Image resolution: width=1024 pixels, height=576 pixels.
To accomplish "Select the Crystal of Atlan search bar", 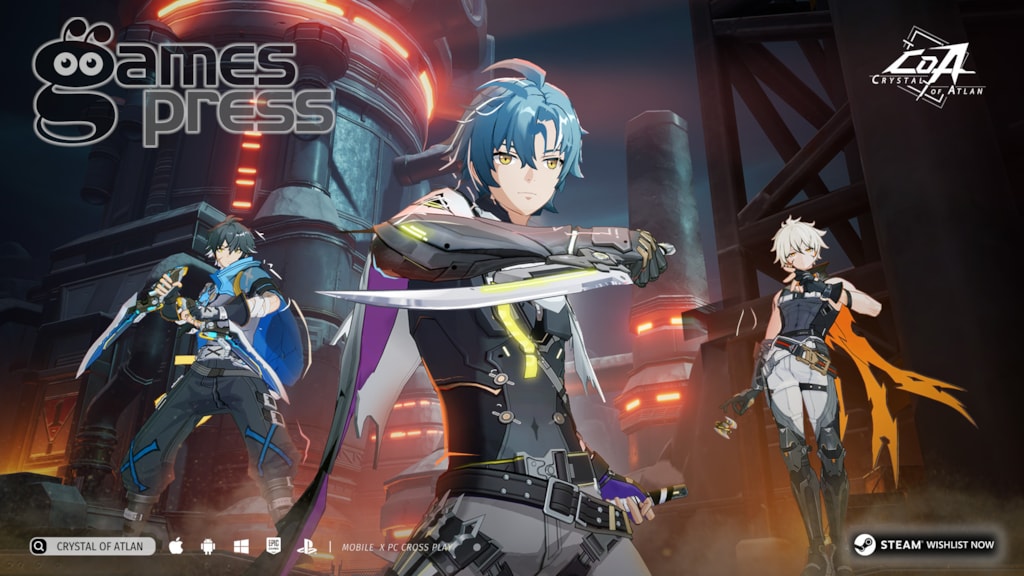I will tap(93, 546).
